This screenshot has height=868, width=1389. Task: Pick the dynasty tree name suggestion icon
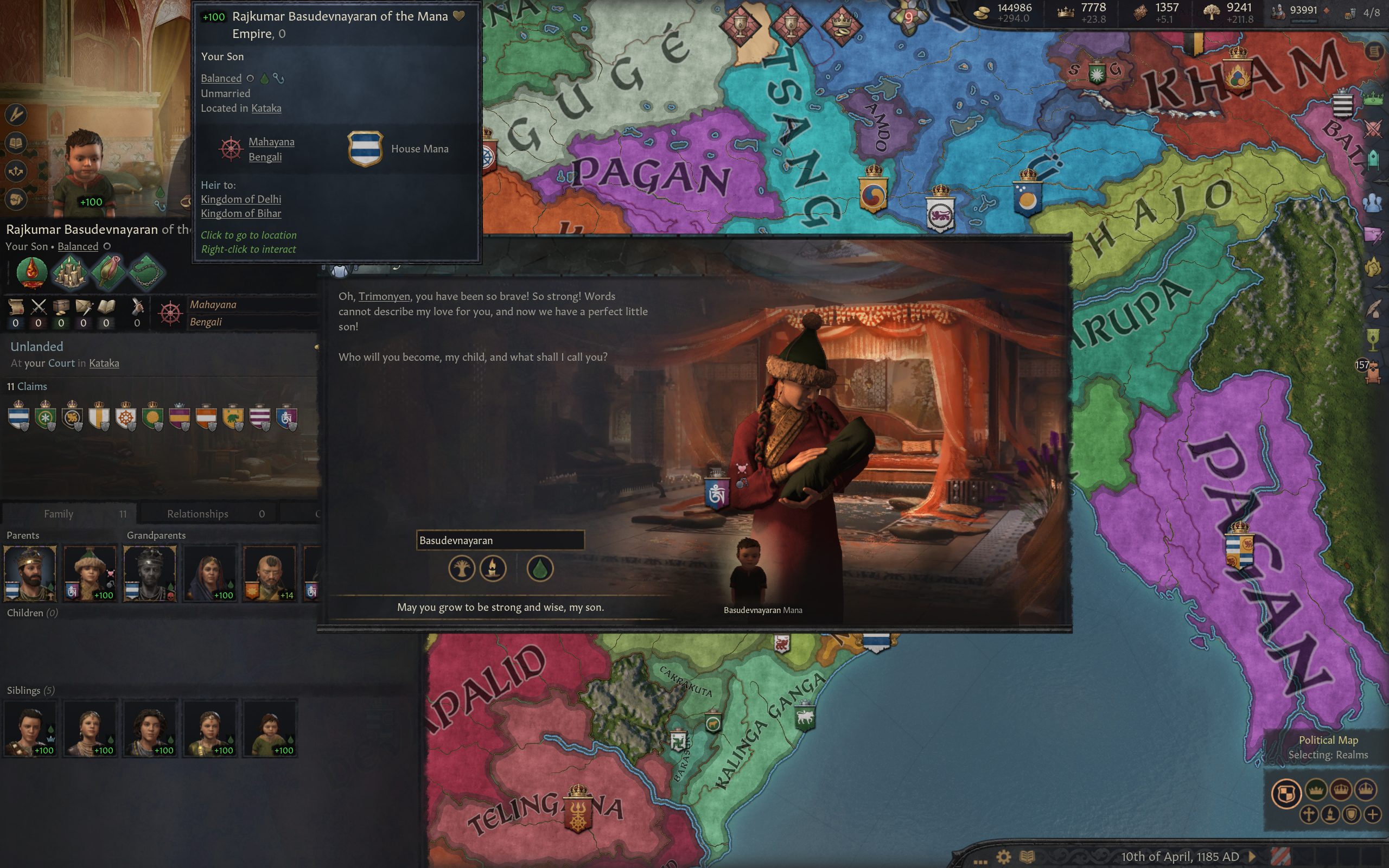[x=462, y=569]
